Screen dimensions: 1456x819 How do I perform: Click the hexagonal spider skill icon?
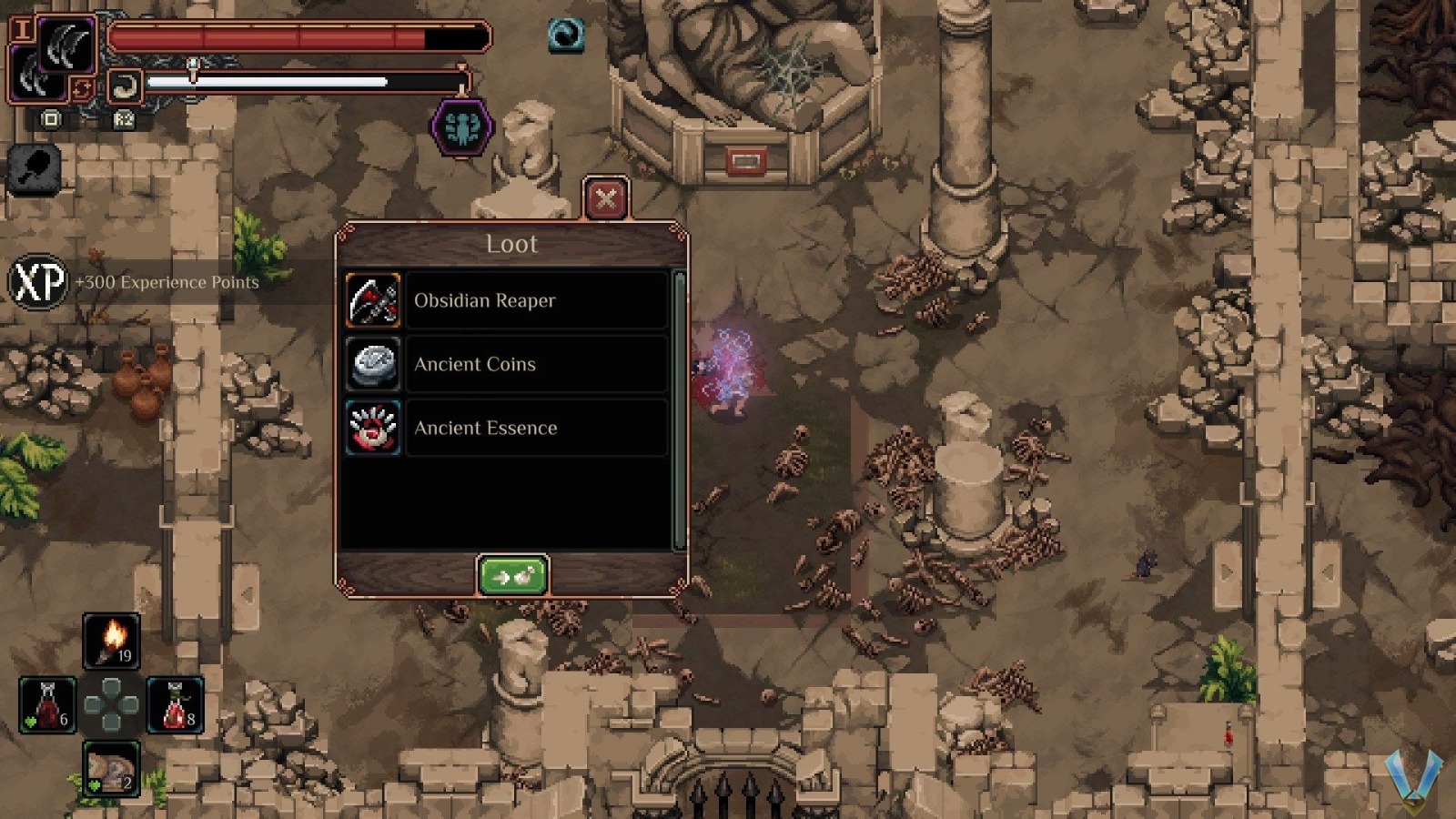pyautogui.click(x=462, y=128)
